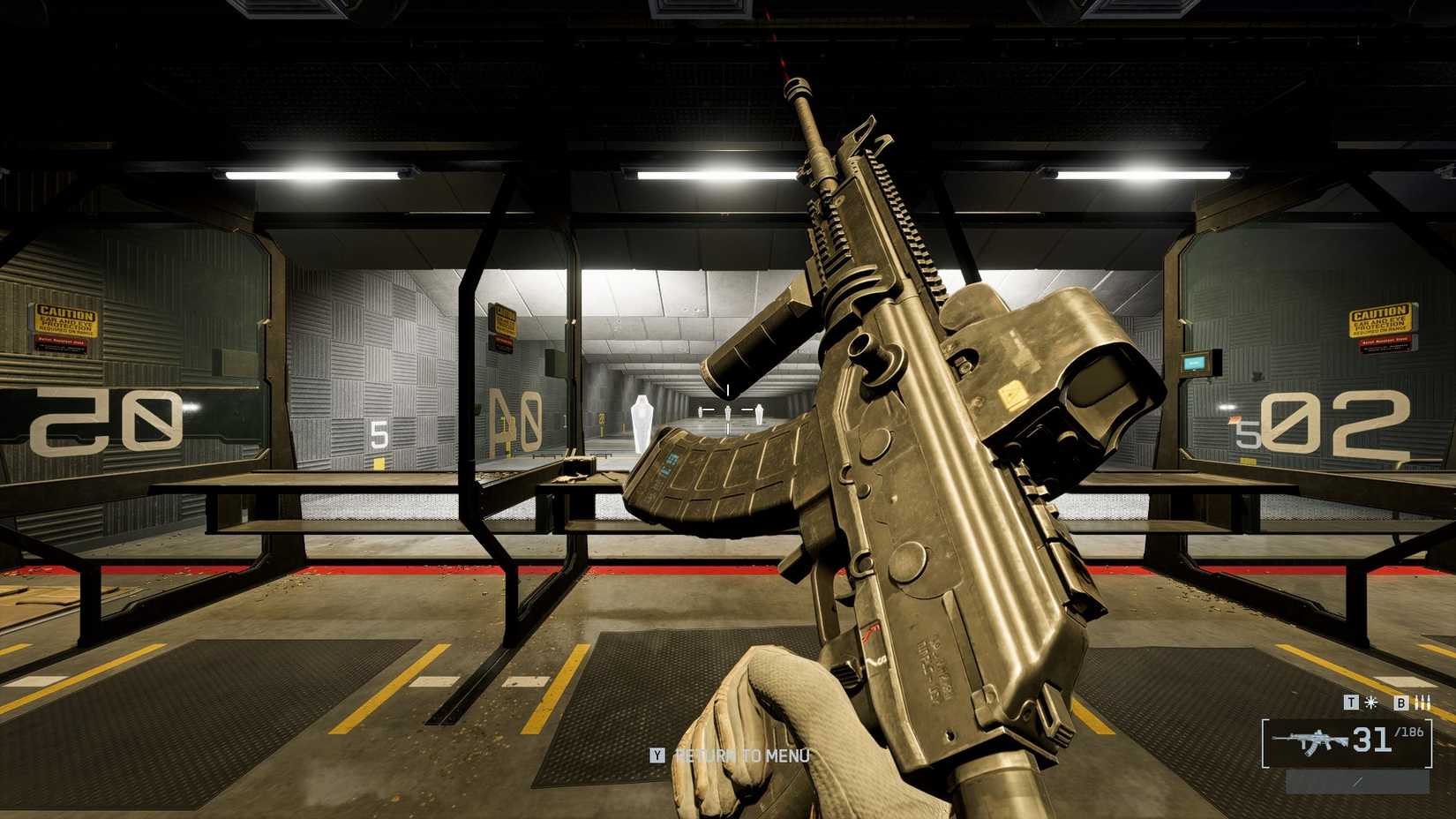Click the Y button prompt icon at bottom
Viewport: 1456px width, 819px height.
click(x=658, y=755)
